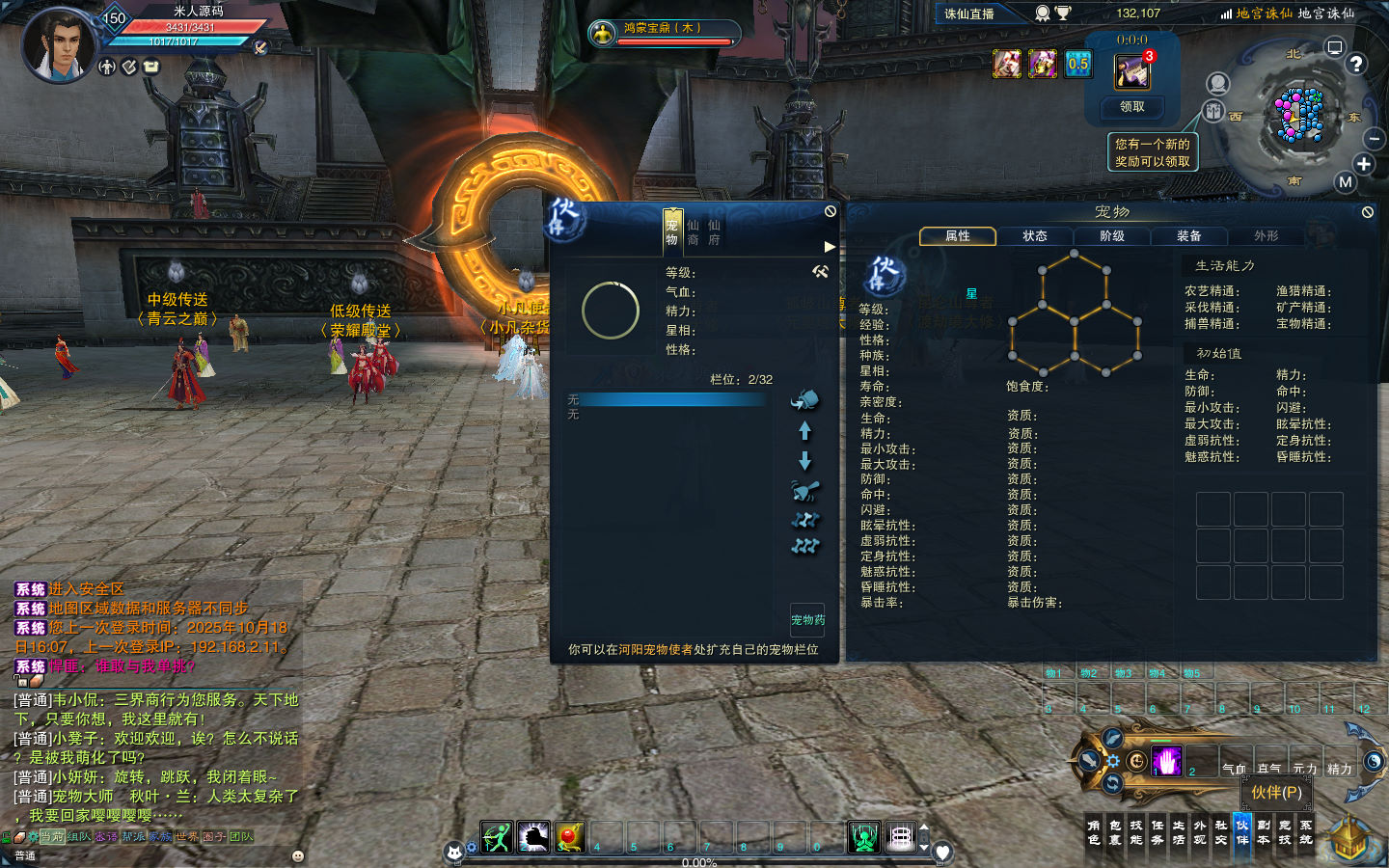The image size is (1389, 868).
Task: Close the 宠物 attributes panel
Action: click(x=1367, y=212)
